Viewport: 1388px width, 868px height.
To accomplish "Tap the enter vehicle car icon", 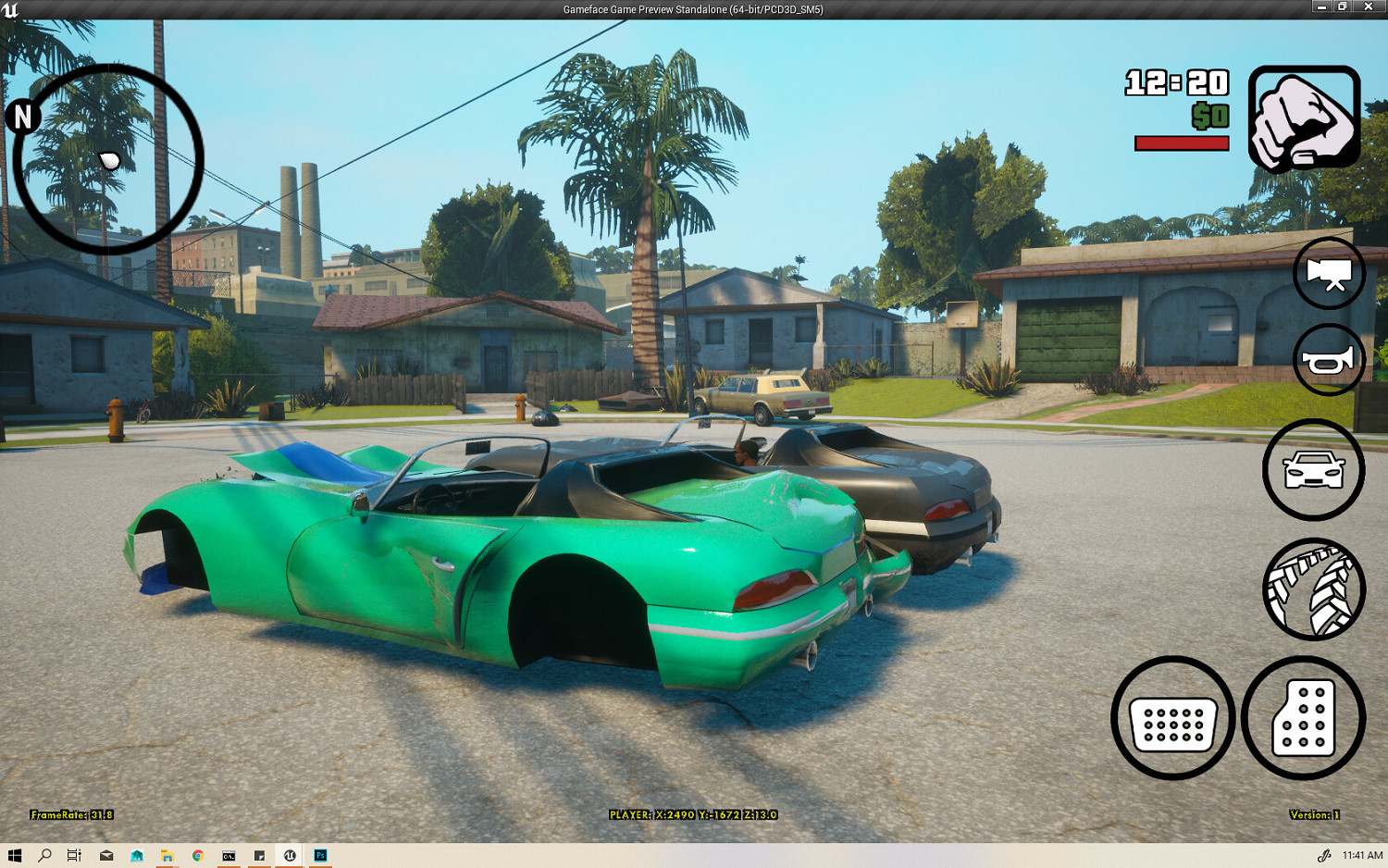I will pyautogui.click(x=1312, y=469).
